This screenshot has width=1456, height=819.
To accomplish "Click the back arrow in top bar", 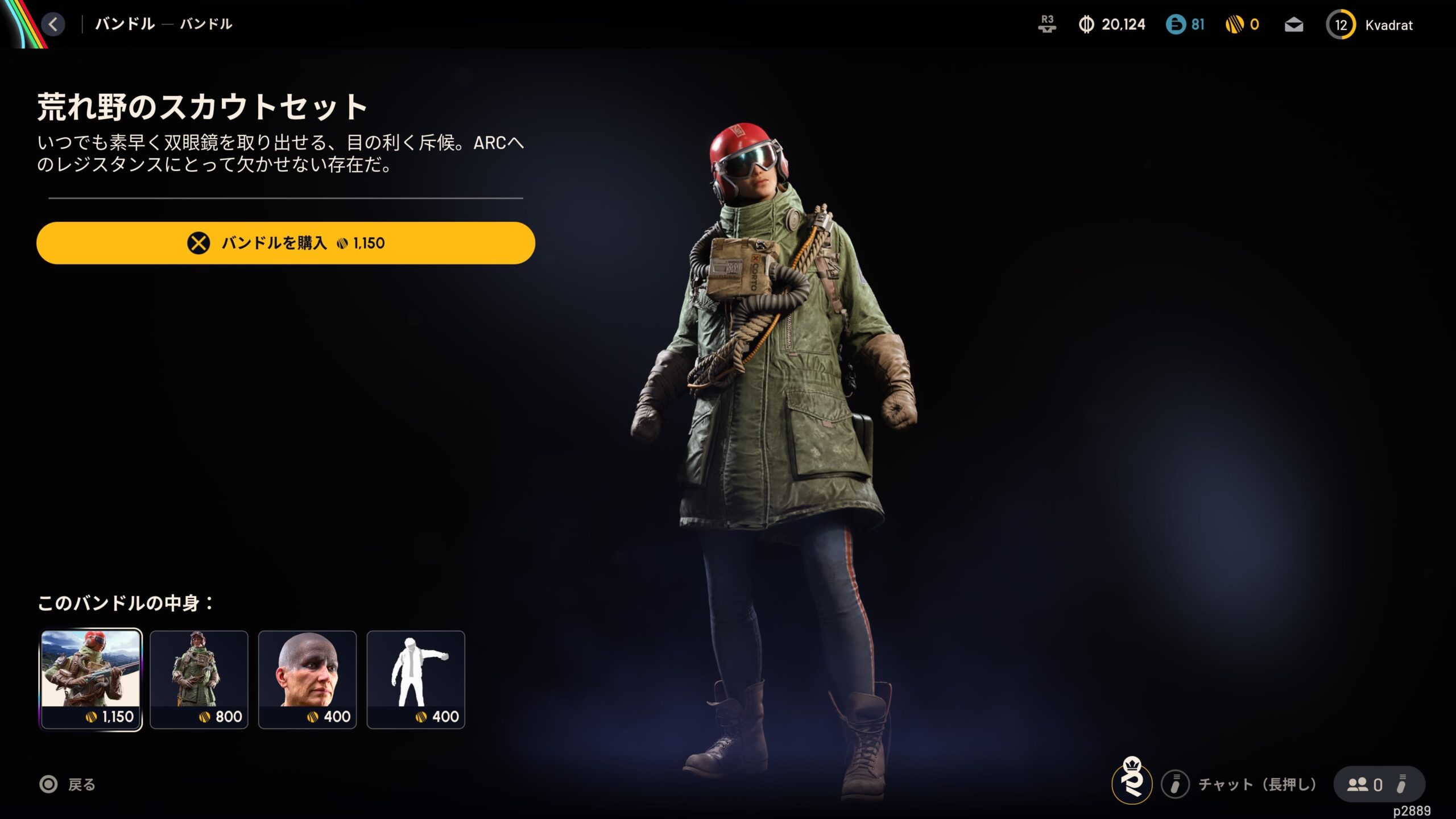I will (x=53, y=24).
